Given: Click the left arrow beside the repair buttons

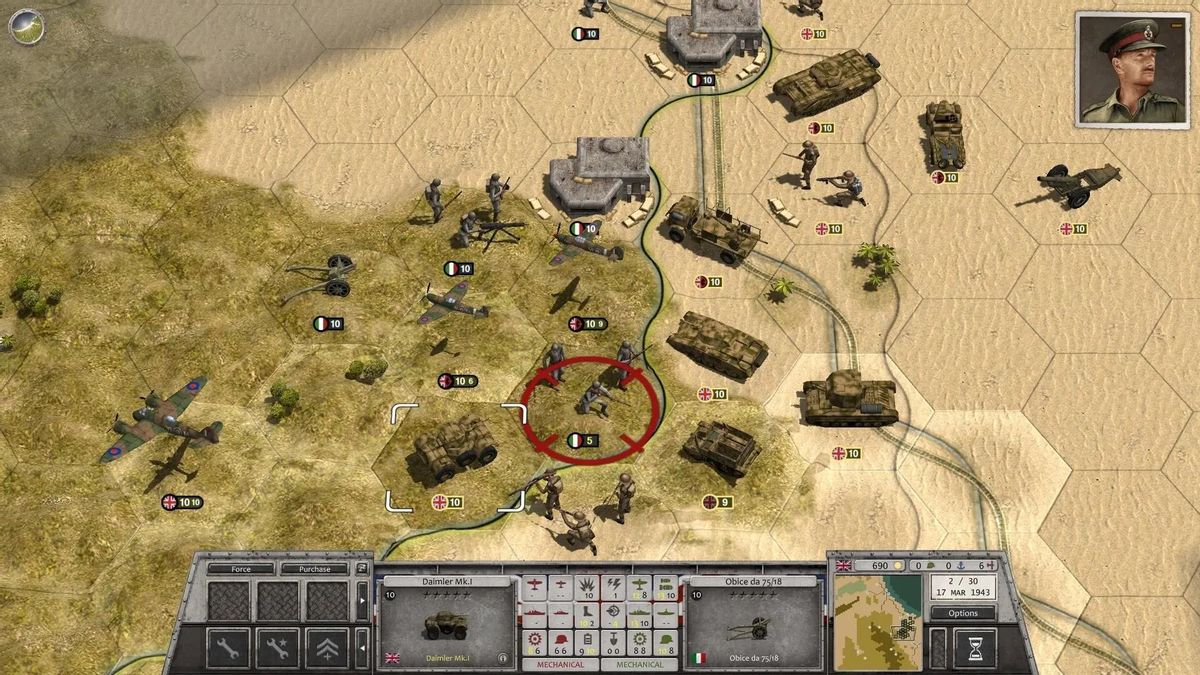Looking at the screenshot, I should click(361, 648).
